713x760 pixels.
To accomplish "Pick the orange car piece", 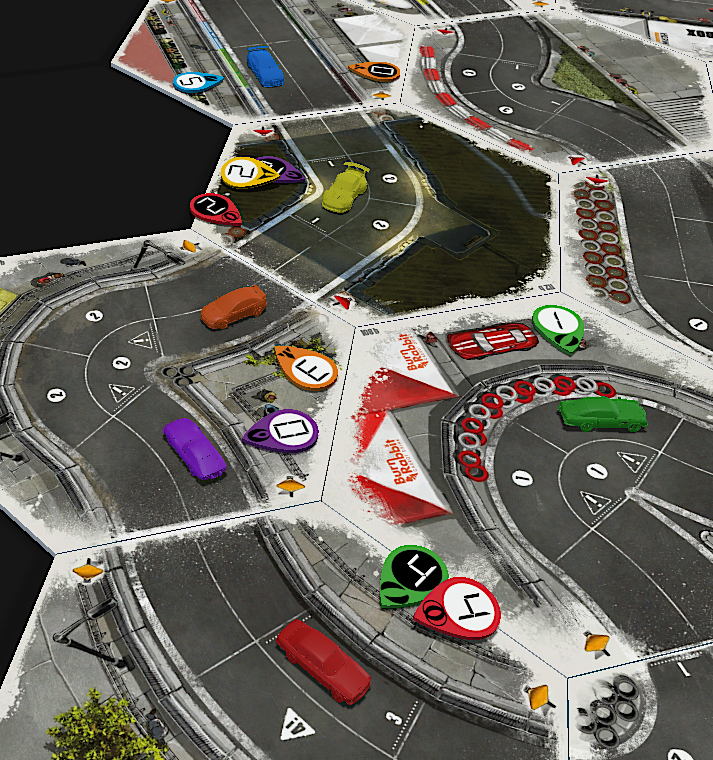I will tap(233, 306).
